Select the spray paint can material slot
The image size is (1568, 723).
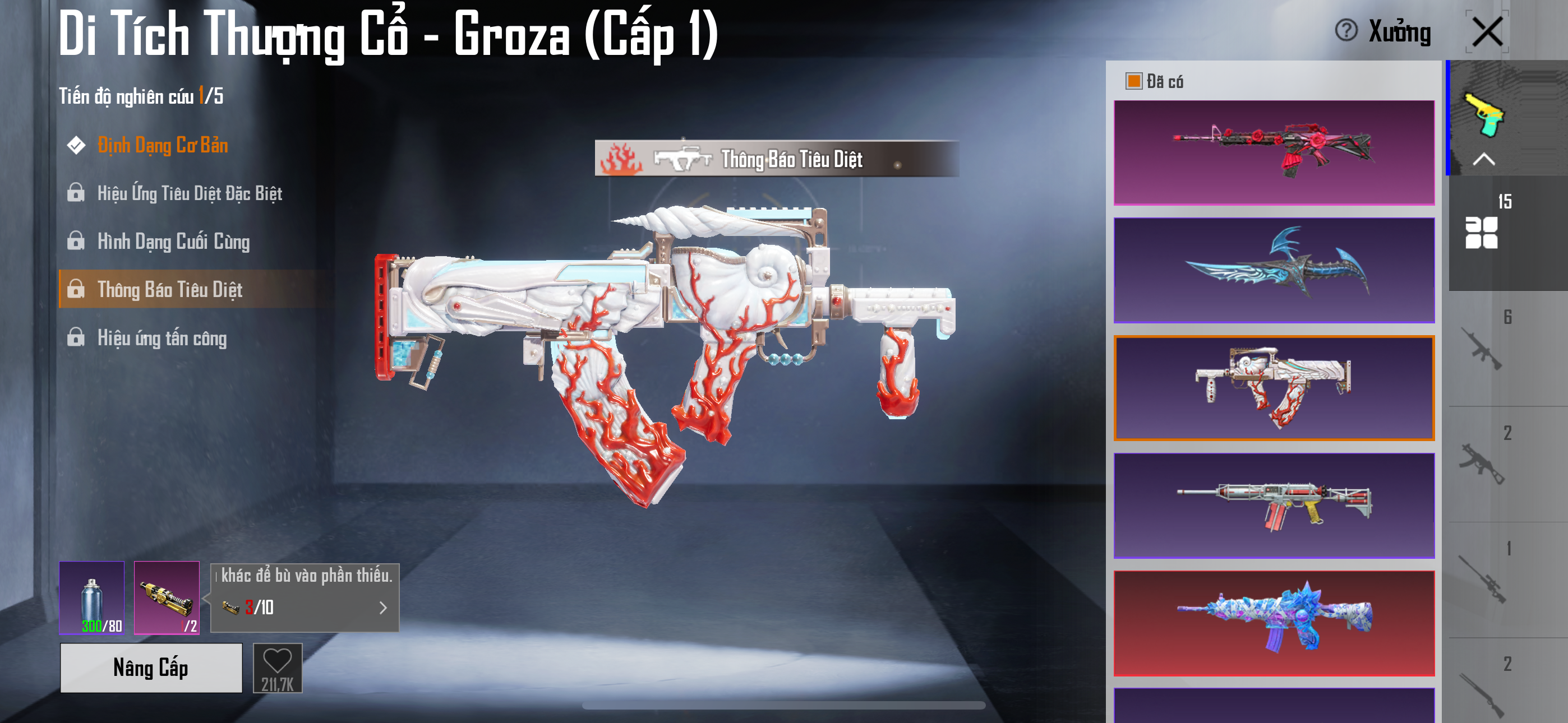coord(92,597)
